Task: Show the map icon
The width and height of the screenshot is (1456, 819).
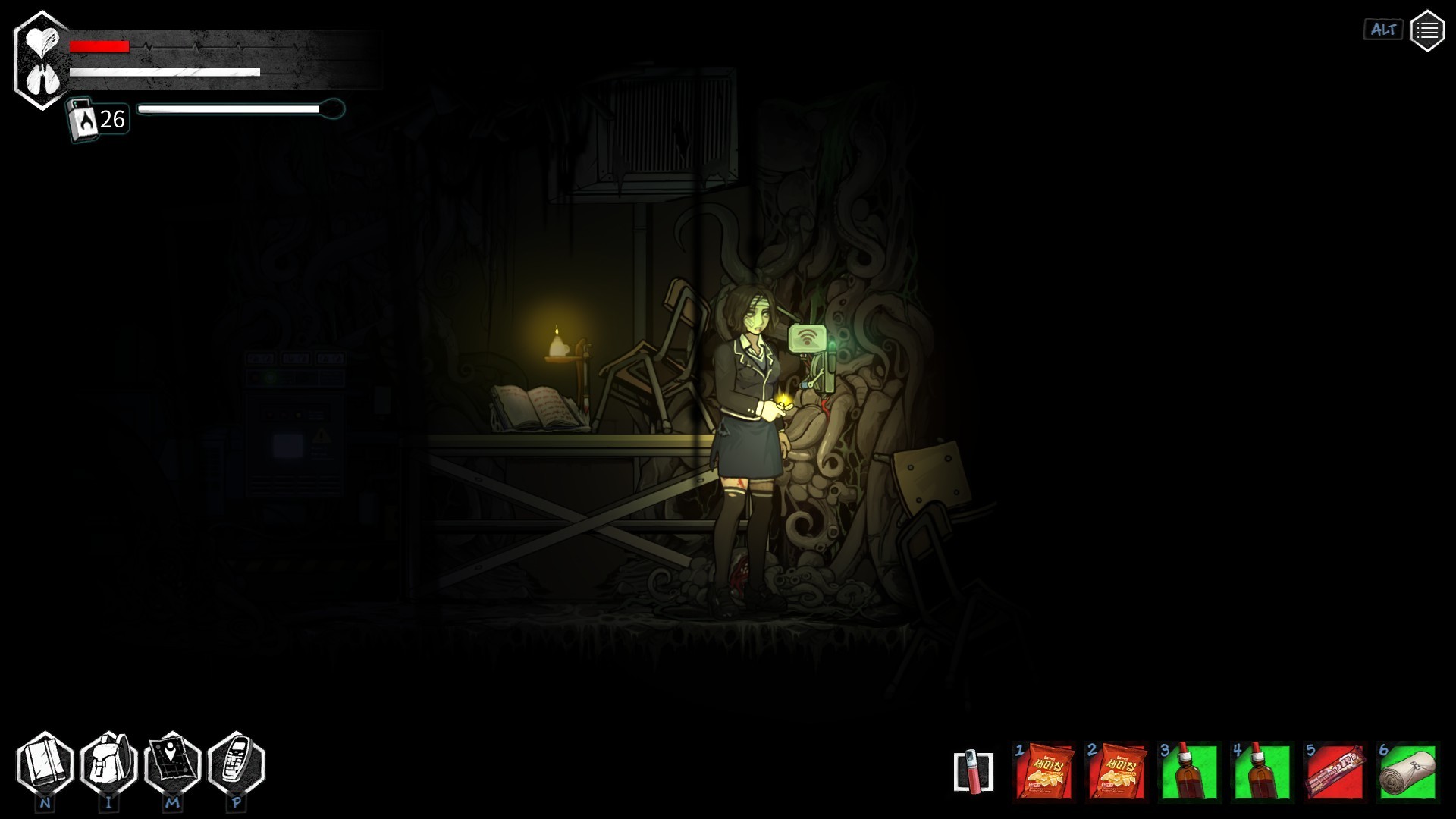Action: pyautogui.click(x=172, y=763)
